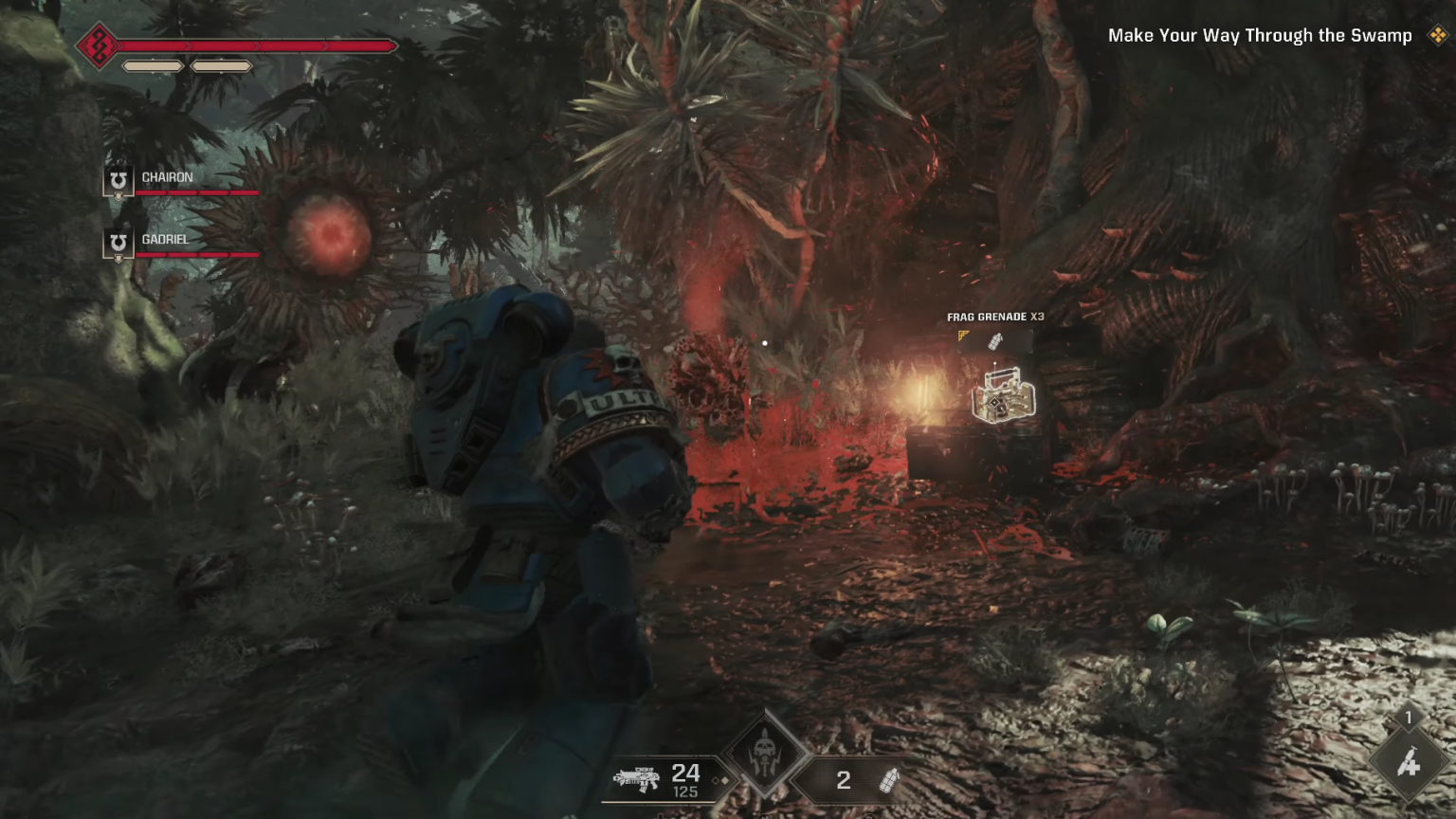Pick up the Frag Grenade X3 marker
Image resolution: width=1456 pixels, height=819 pixels.
tap(1004, 394)
